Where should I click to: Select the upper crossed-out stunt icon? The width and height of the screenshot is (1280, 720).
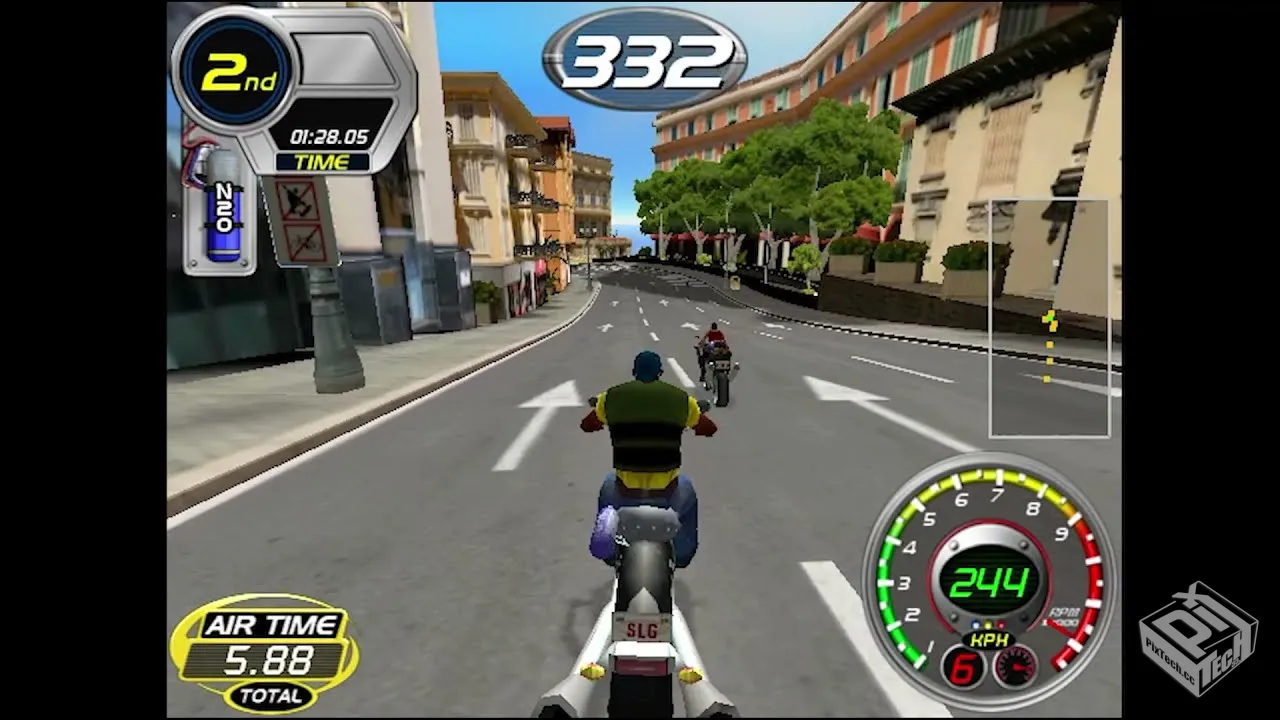(299, 202)
